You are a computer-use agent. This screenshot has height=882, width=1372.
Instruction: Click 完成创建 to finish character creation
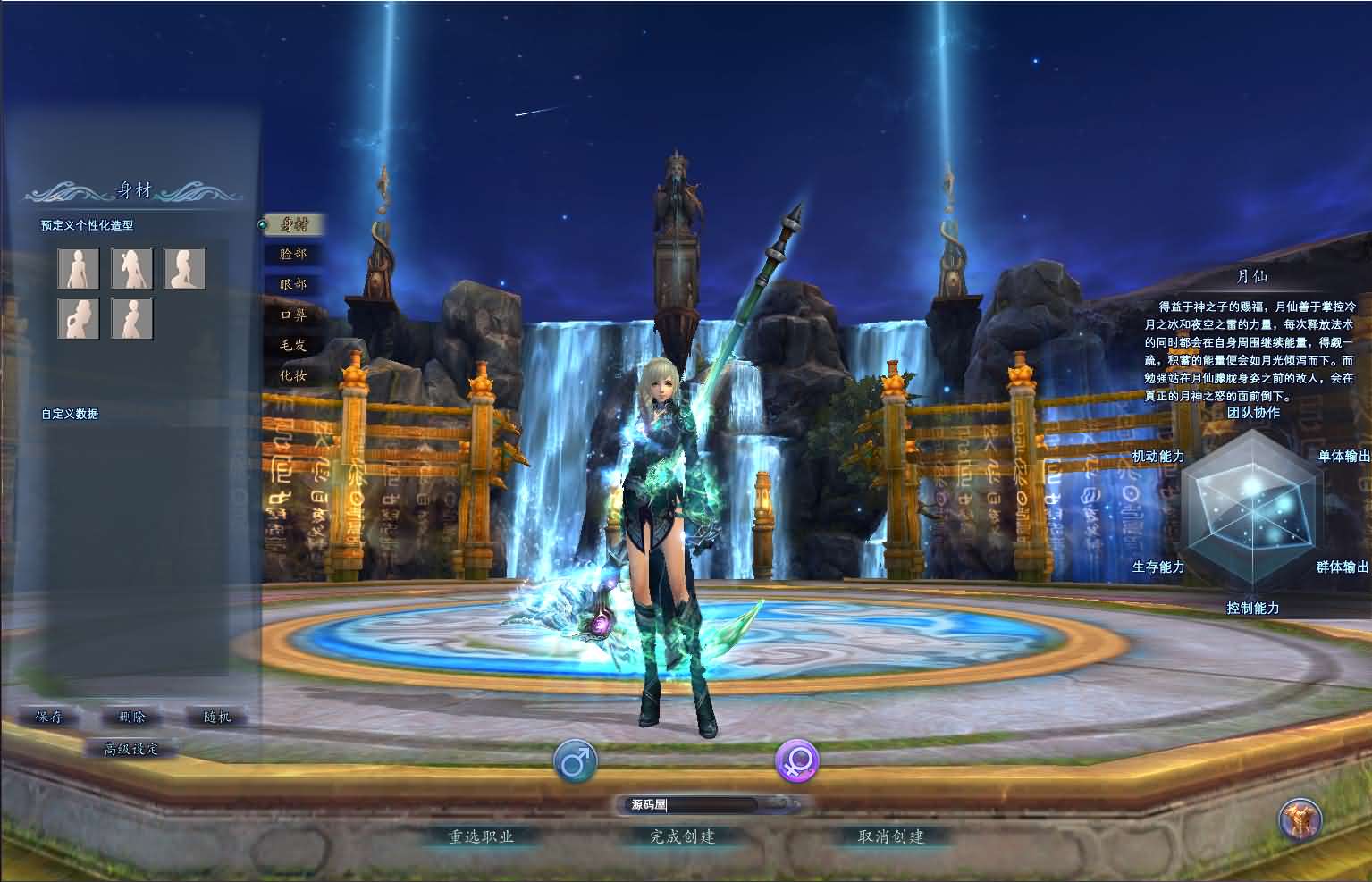coord(683,838)
